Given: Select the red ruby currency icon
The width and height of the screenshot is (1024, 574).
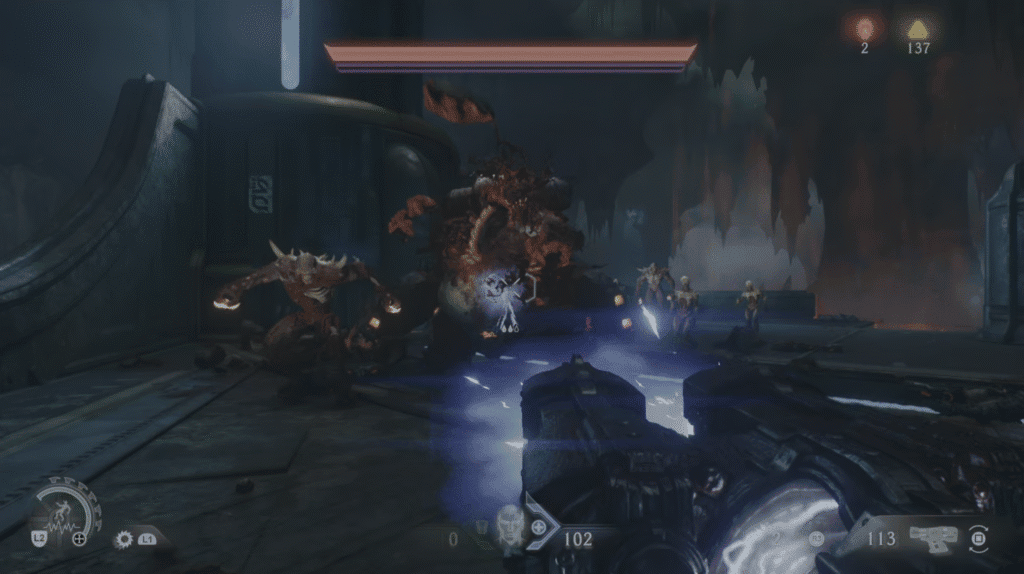Looking at the screenshot, I should click(864, 28).
